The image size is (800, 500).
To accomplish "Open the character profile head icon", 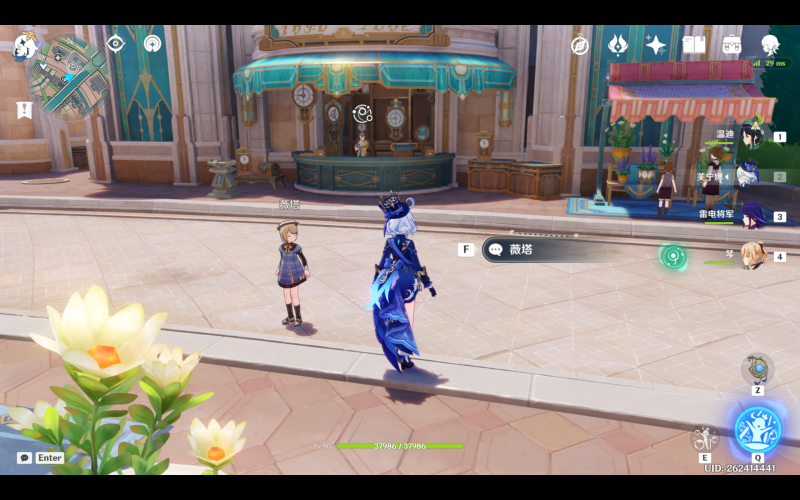I will (x=770, y=45).
